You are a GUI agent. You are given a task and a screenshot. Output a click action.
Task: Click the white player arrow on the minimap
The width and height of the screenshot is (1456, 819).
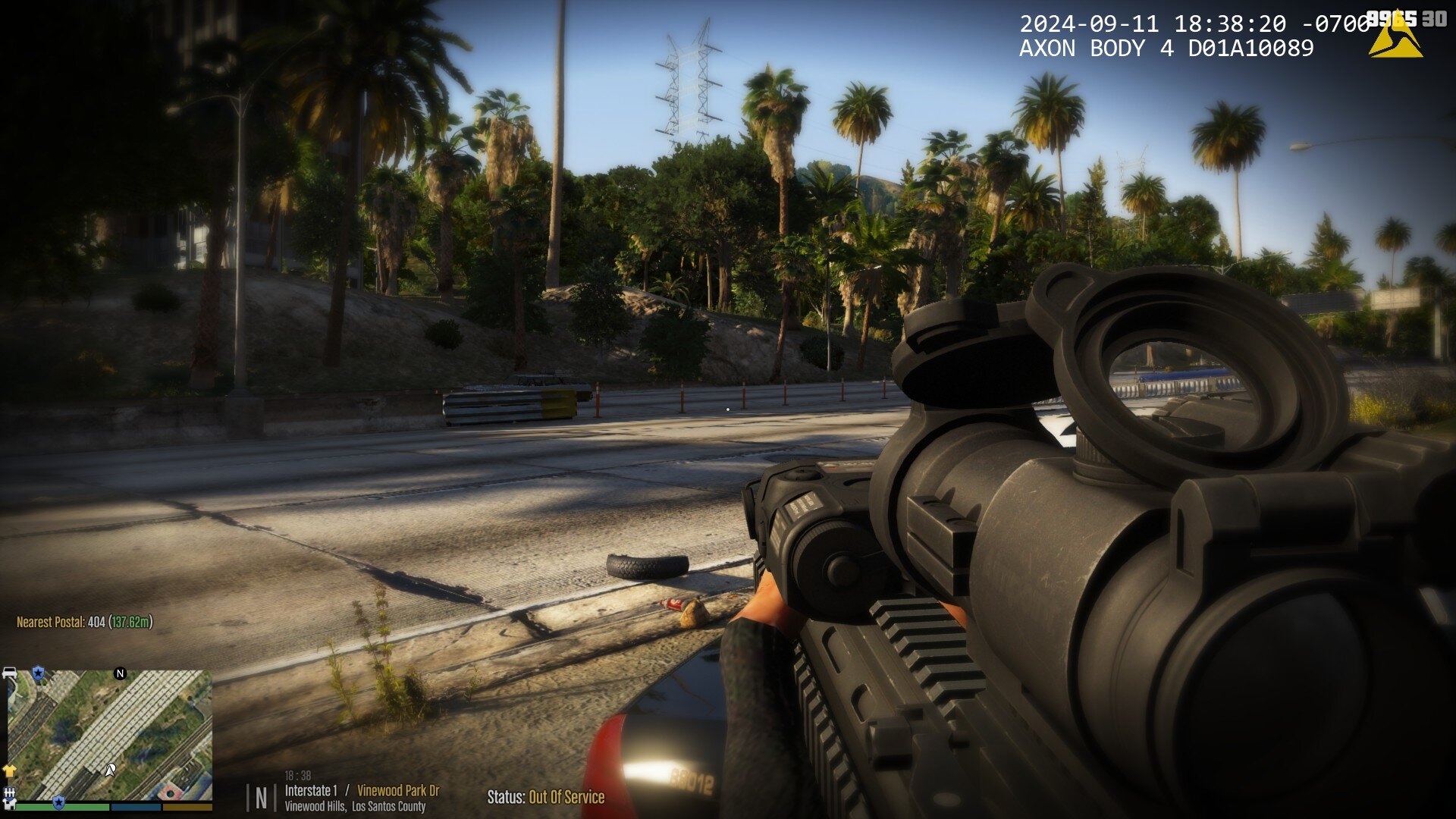click(110, 770)
